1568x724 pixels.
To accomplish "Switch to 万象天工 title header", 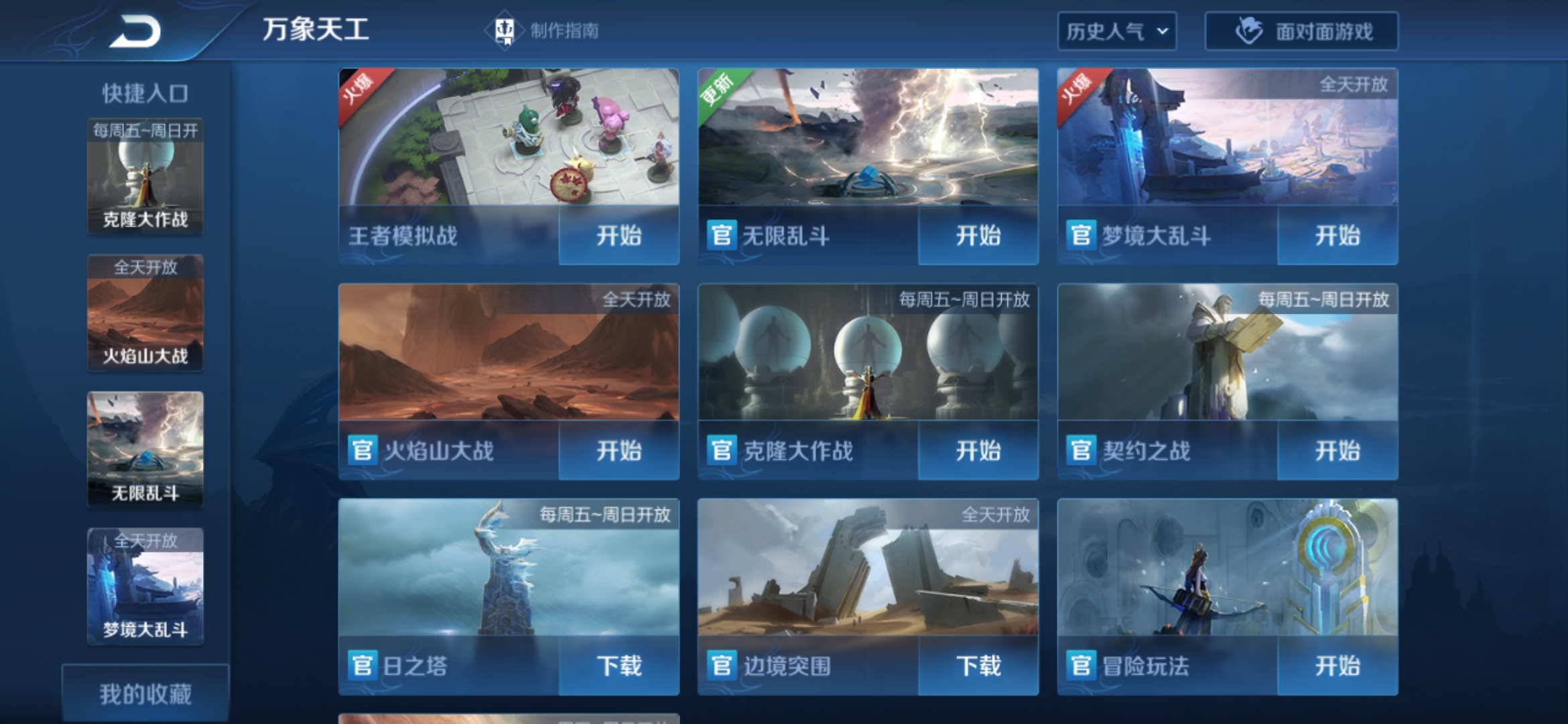I will (315, 29).
